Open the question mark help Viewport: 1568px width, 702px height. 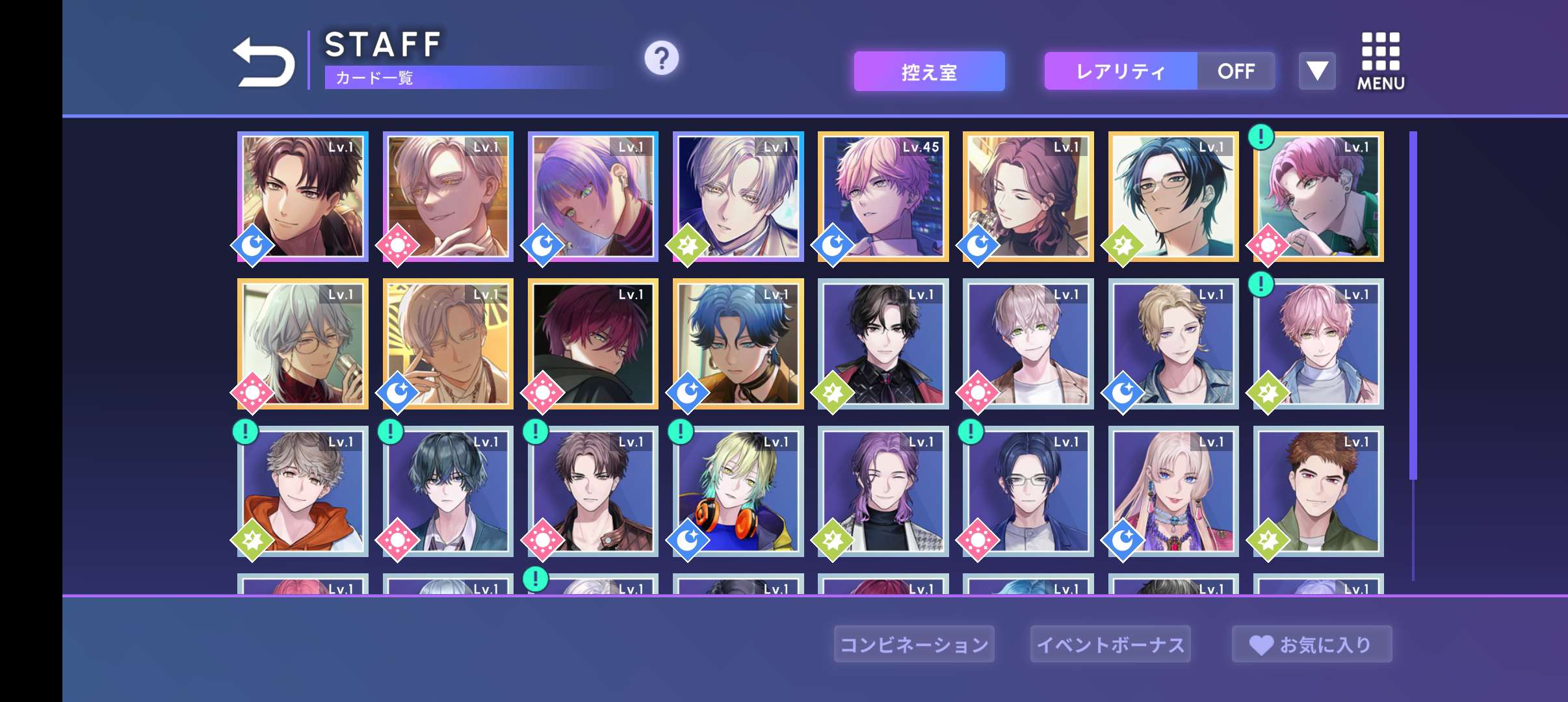pyautogui.click(x=661, y=58)
